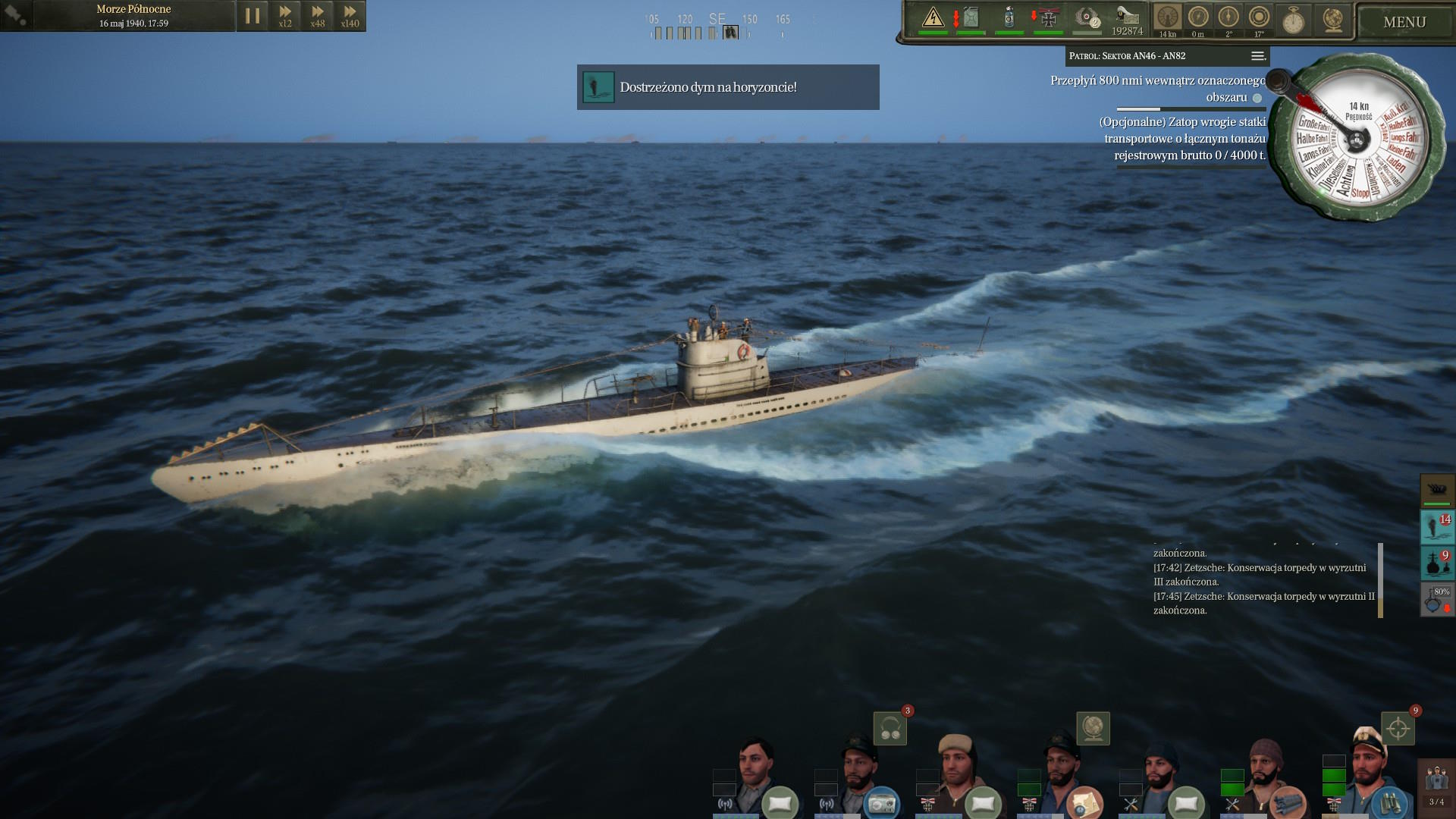
Task: Open the world globe map icon in top bar
Action: [1332, 19]
